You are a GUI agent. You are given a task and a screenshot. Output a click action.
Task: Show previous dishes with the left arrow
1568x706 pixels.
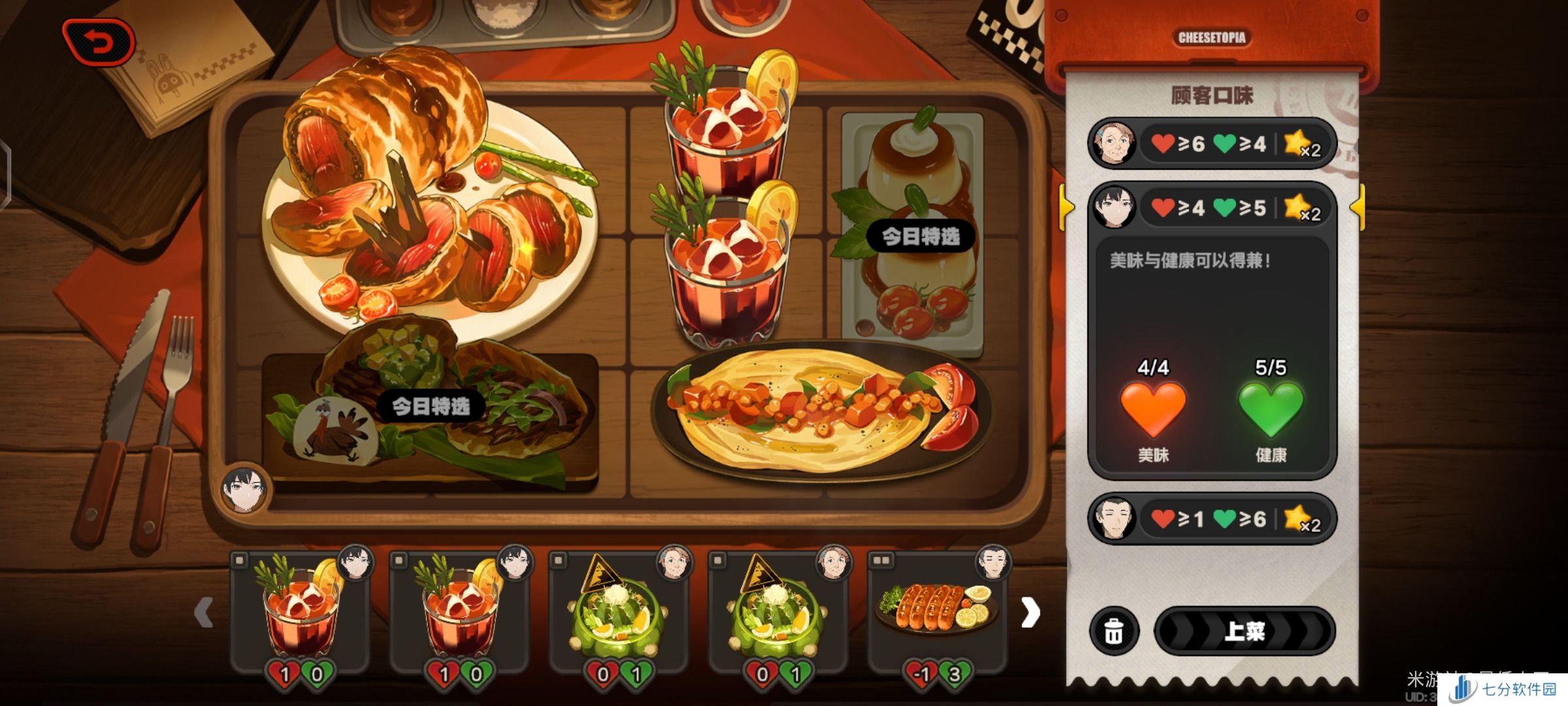tap(204, 613)
